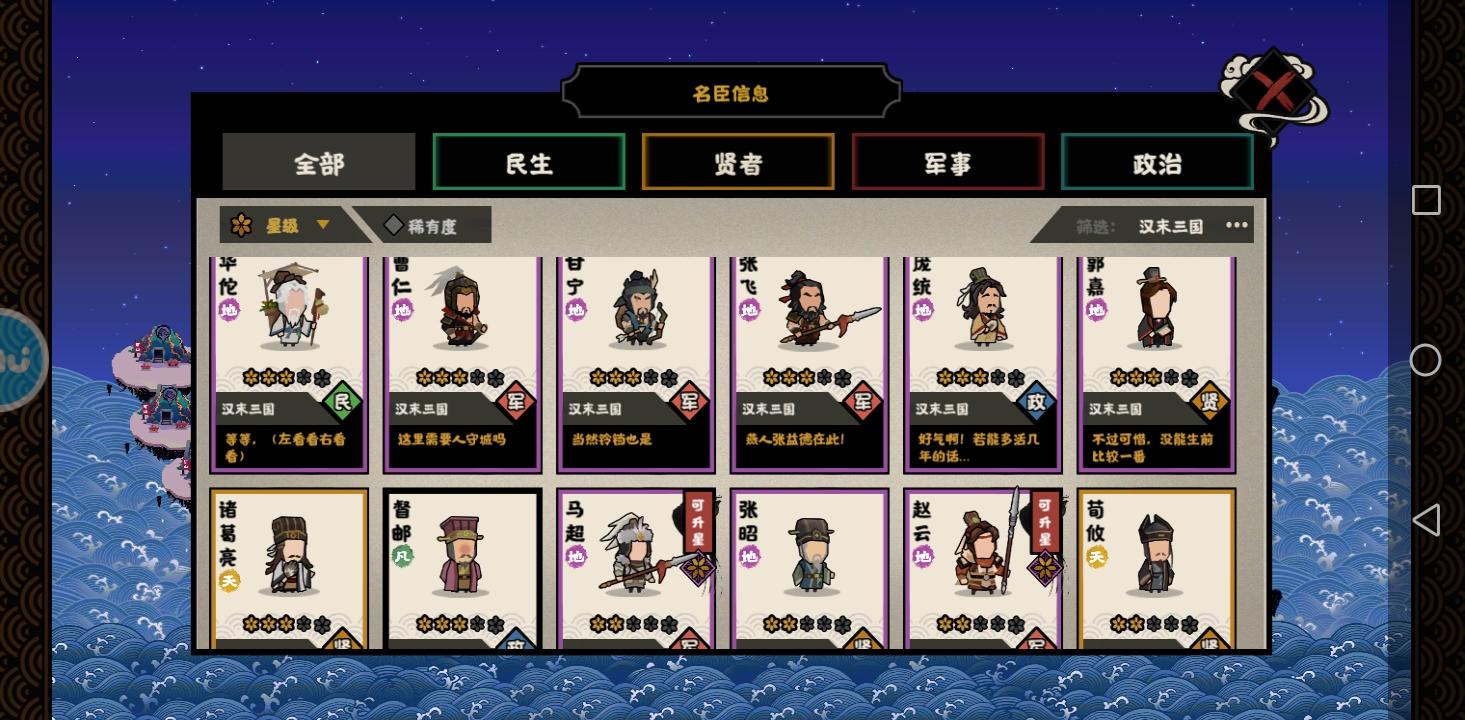
Task: Click the 全部 category button
Action: 319,162
